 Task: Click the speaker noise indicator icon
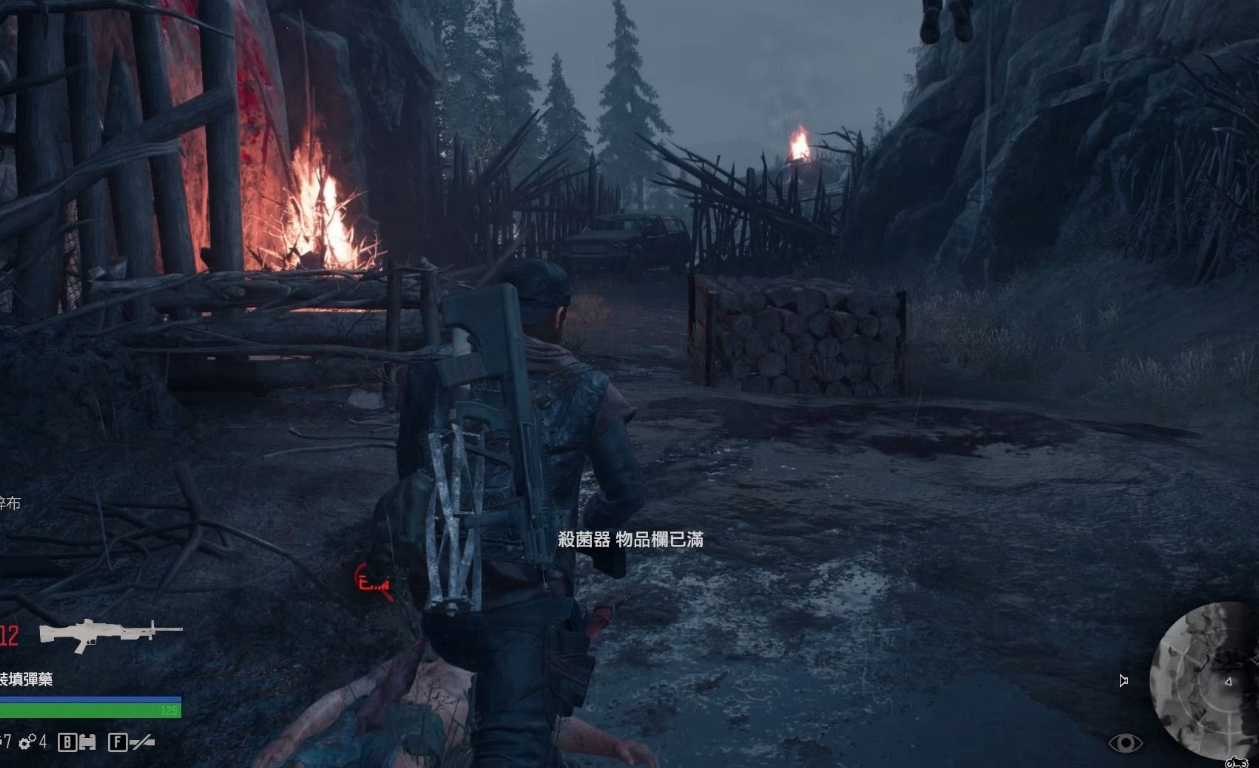[1123, 681]
